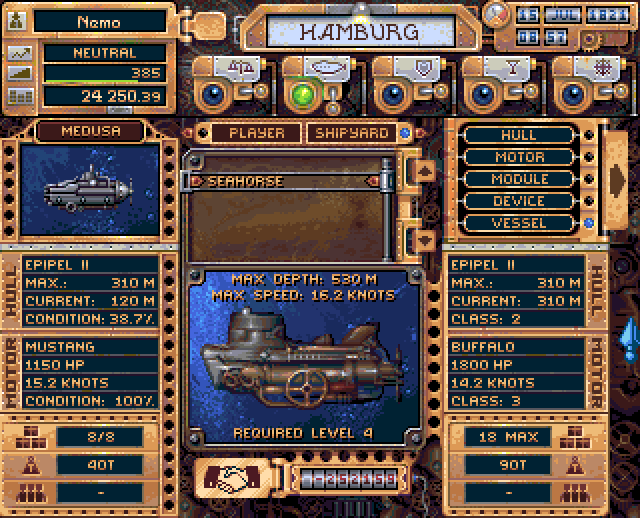Switch to the Shipyard tab
The image size is (640, 518).
coord(353,132)
